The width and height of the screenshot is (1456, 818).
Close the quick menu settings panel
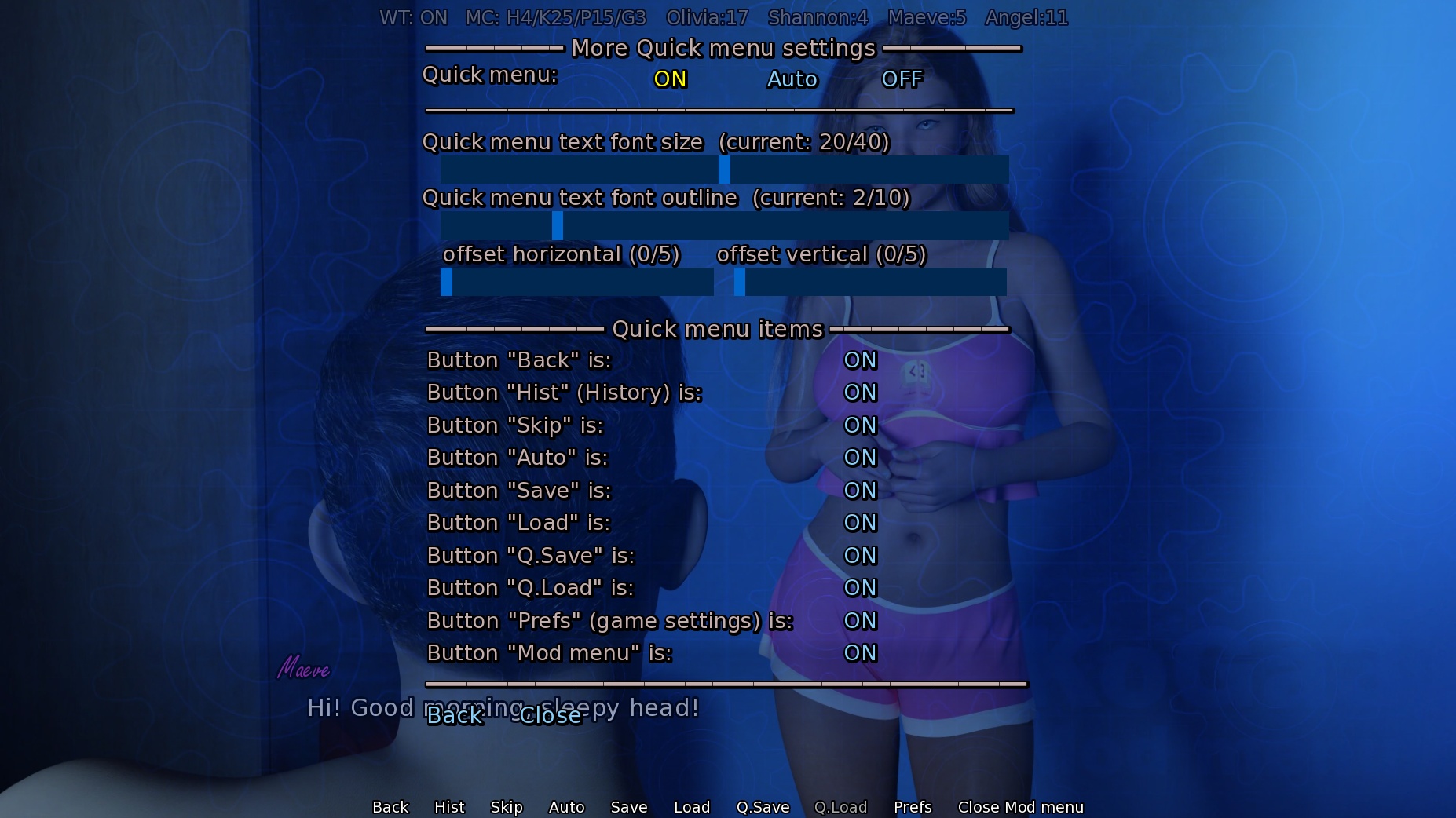coord(551,716)
